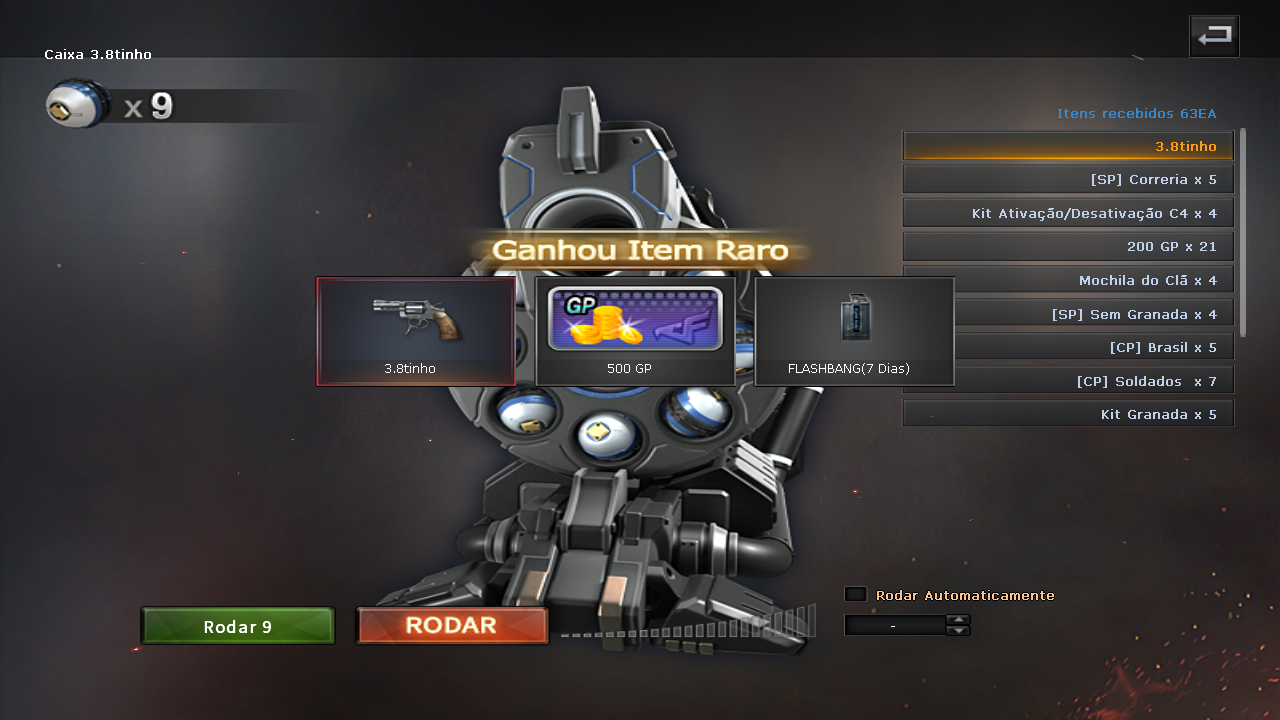Choose the FLASHBANG (7 Dias) reward card
Viewport: 1280px width, 720px height.
[x=854, y=331]
